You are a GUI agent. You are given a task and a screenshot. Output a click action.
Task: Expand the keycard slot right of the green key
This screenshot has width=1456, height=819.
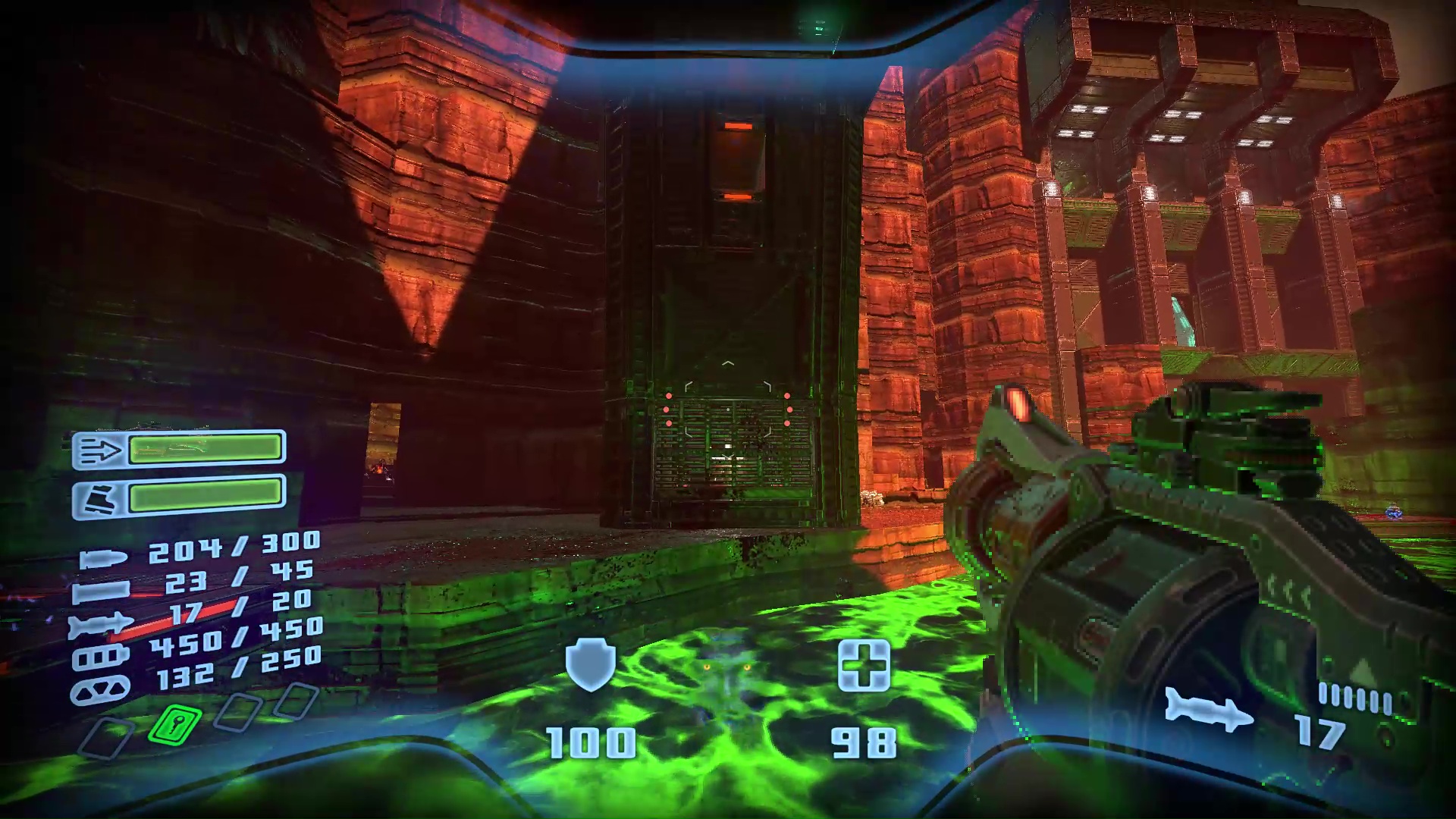pyautogui.click(x=238, y=712)
